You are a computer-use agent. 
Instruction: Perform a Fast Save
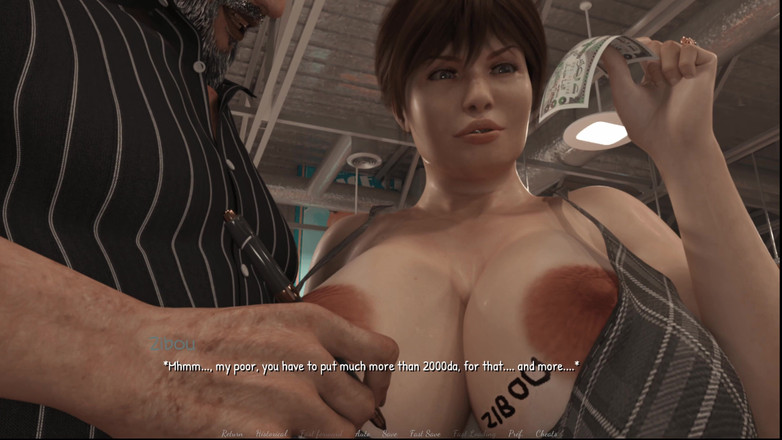coord(426,434)
